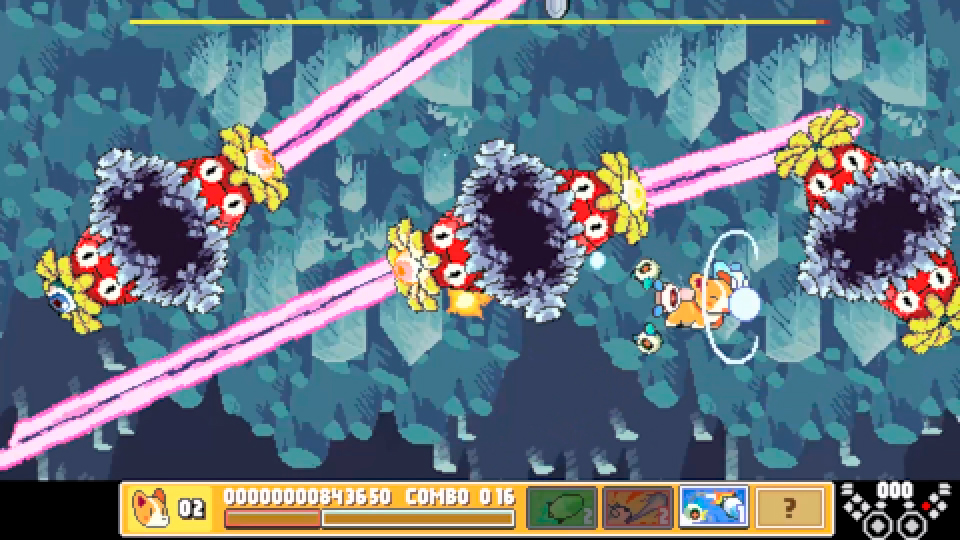Image resolution: width=960 pixels, height=540 pixels.
Task: Click the question mark mystery slot
Action: coord(789,507)
